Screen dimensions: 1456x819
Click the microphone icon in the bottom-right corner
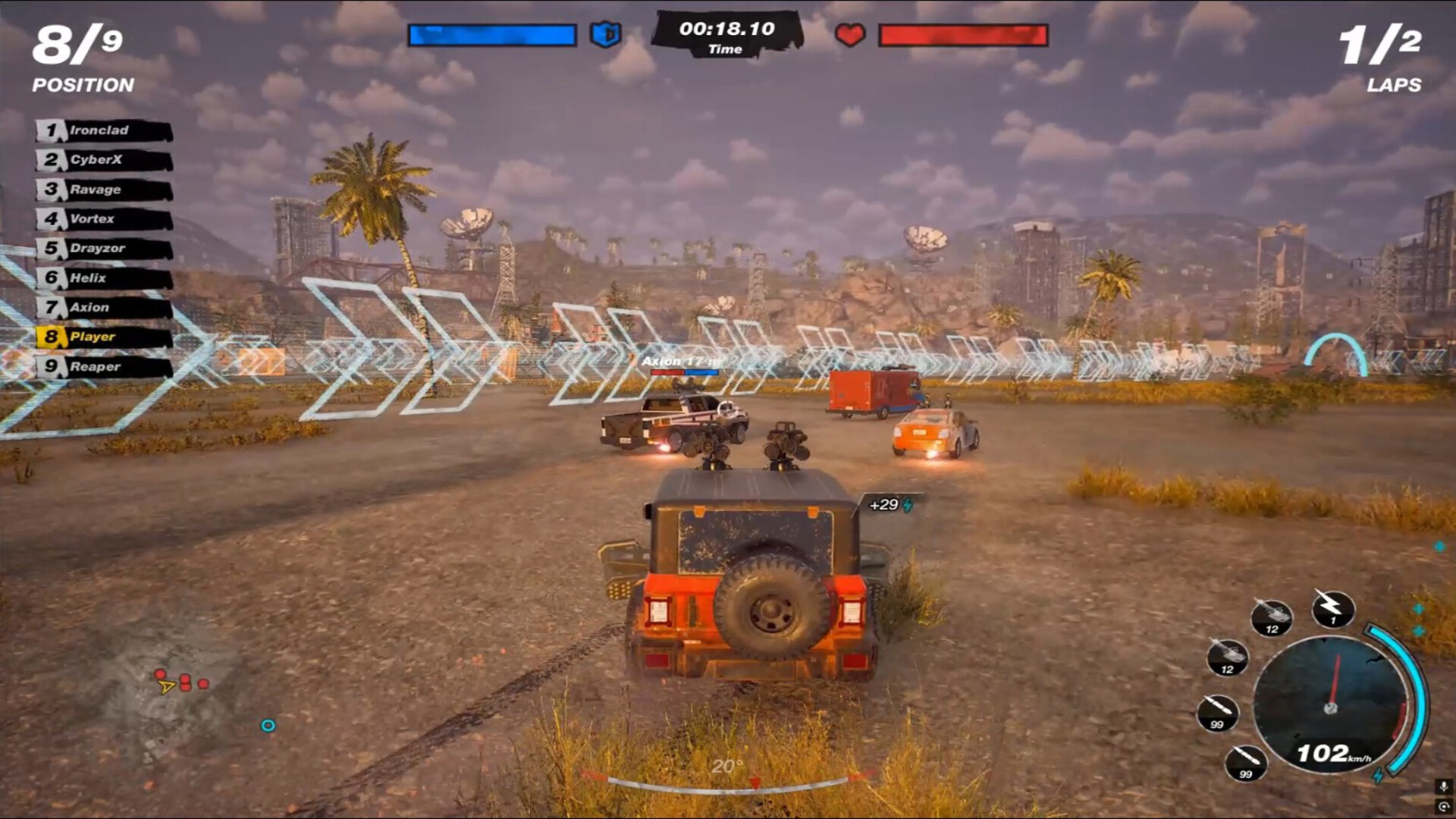(1442, 786)
